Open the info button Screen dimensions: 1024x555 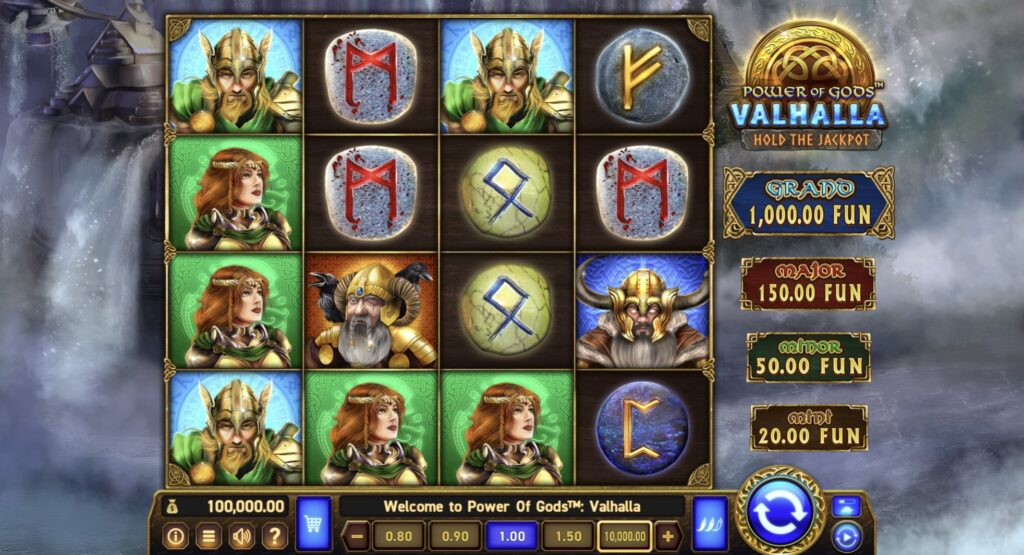(174, 536)
